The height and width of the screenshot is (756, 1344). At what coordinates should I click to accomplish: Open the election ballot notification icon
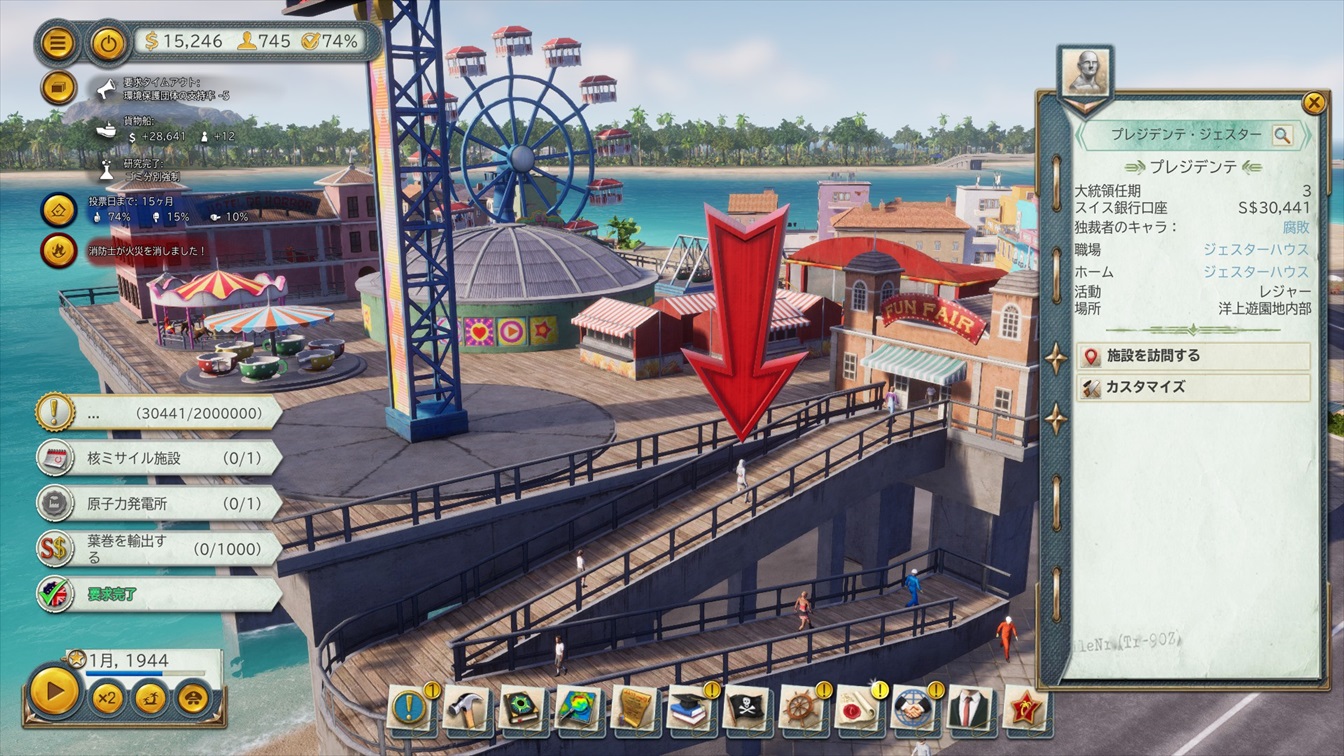point(59,209)
